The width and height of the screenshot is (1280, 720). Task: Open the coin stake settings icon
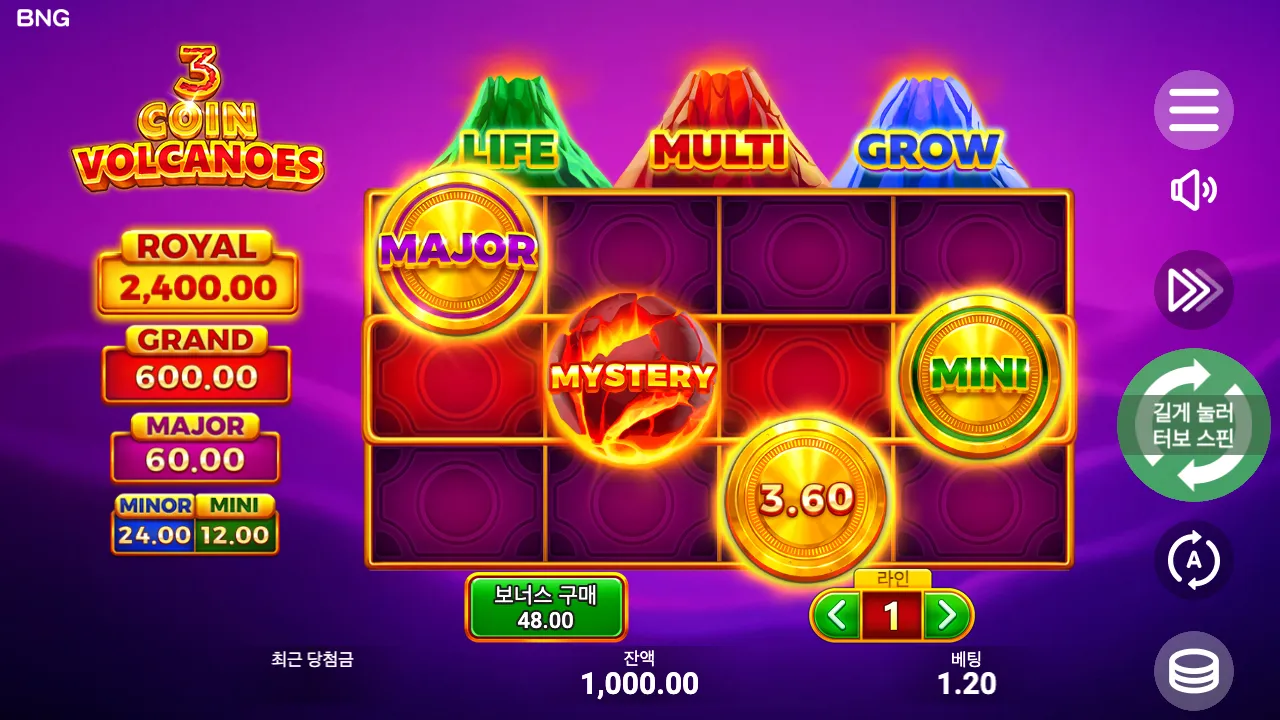1194,670
